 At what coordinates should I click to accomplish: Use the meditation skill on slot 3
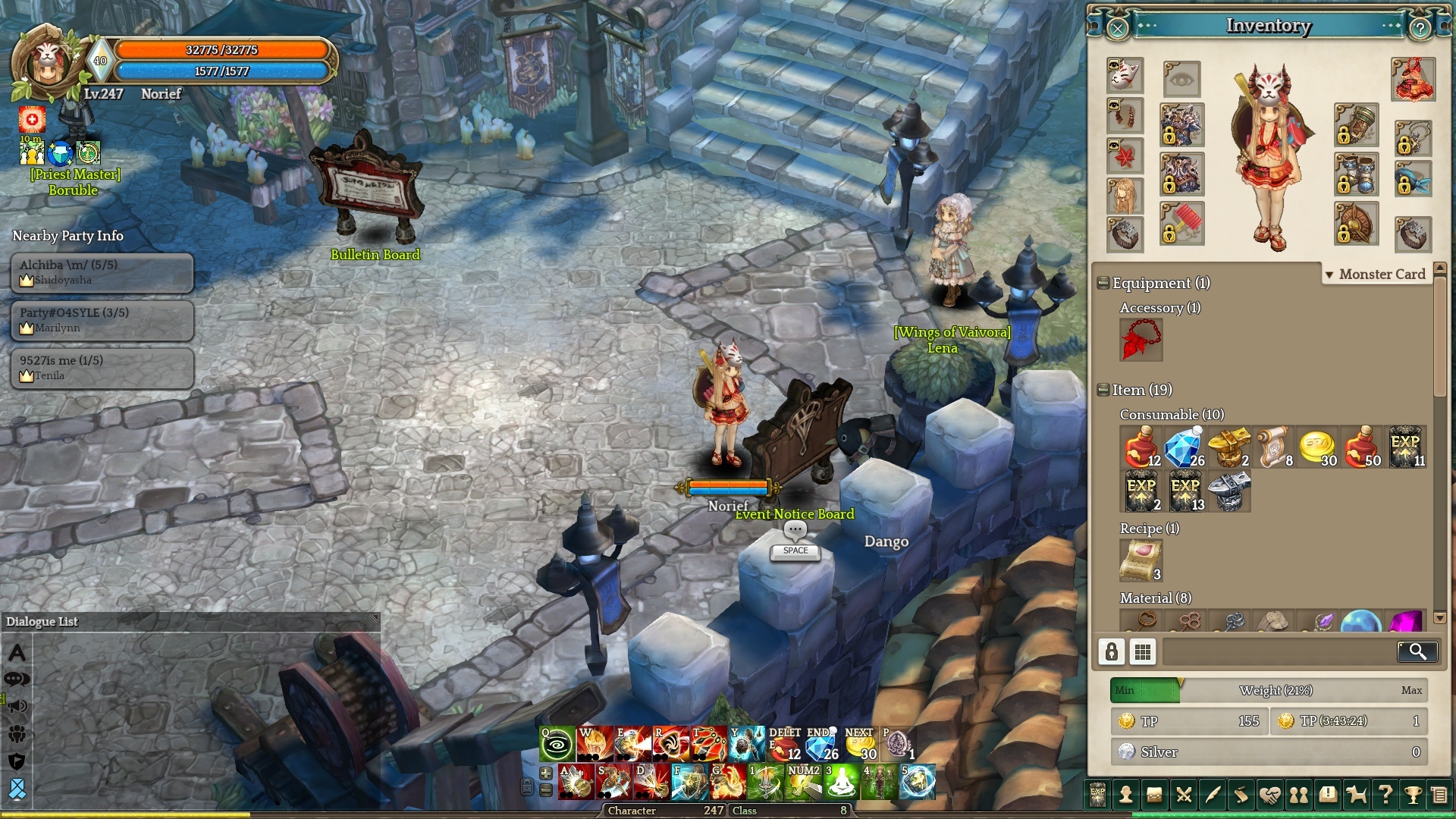click(840, 783)
